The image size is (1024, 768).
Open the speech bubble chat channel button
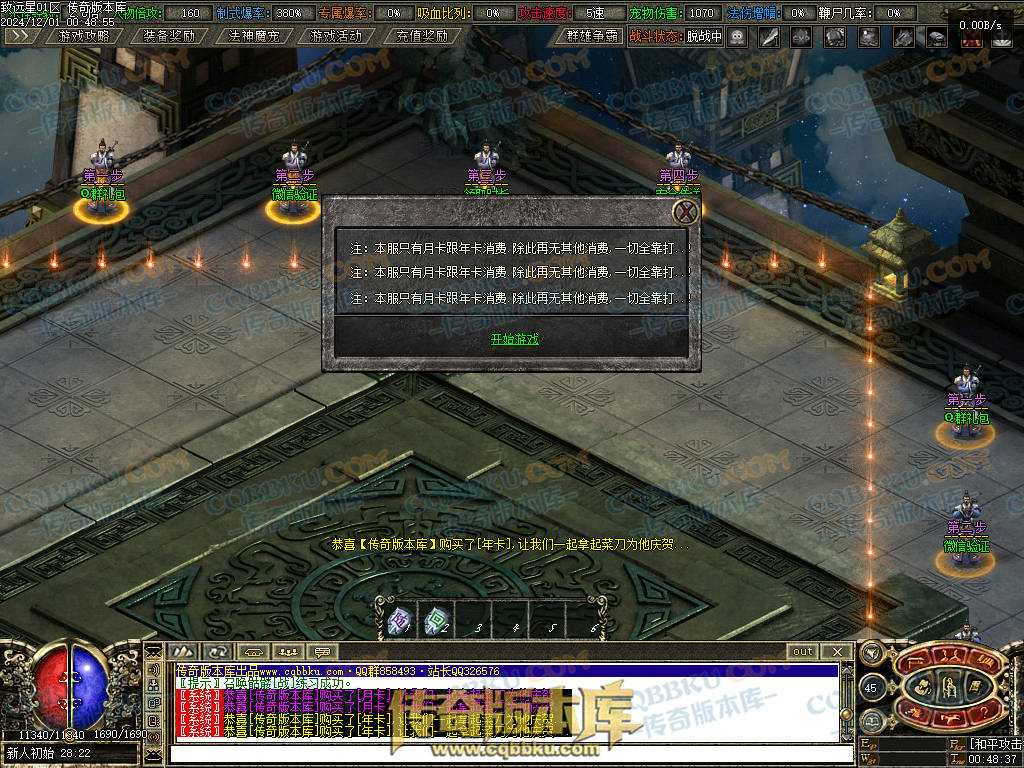click(x=322, y=652)
